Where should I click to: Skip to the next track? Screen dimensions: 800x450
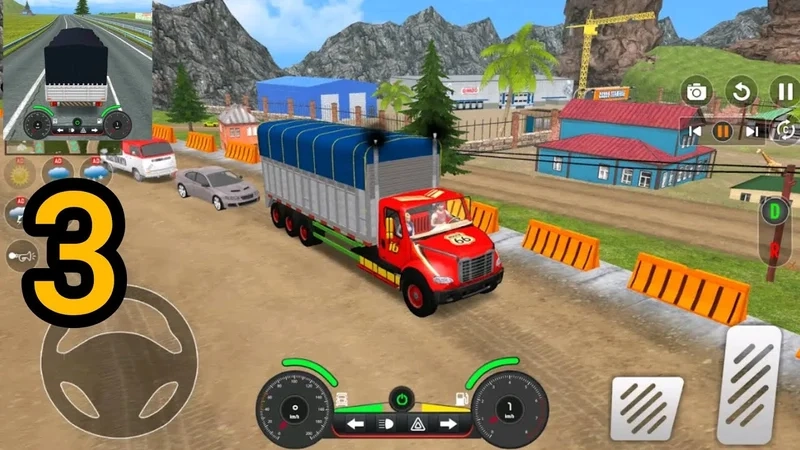[x=750, y=131]
